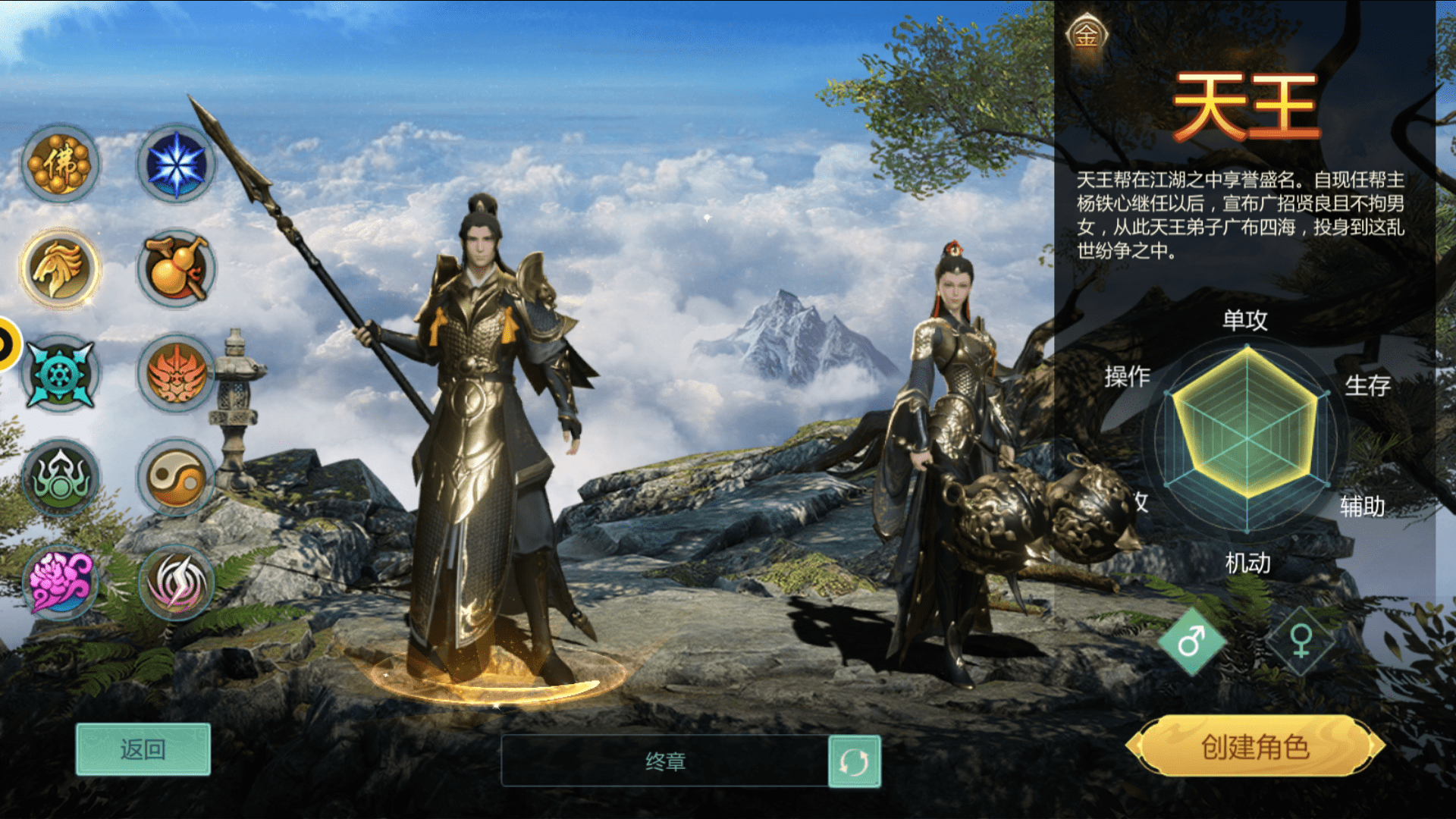Choose the yin-yang class icon
This screenshot has width=1456, height=819.
(x=176, y=479)
